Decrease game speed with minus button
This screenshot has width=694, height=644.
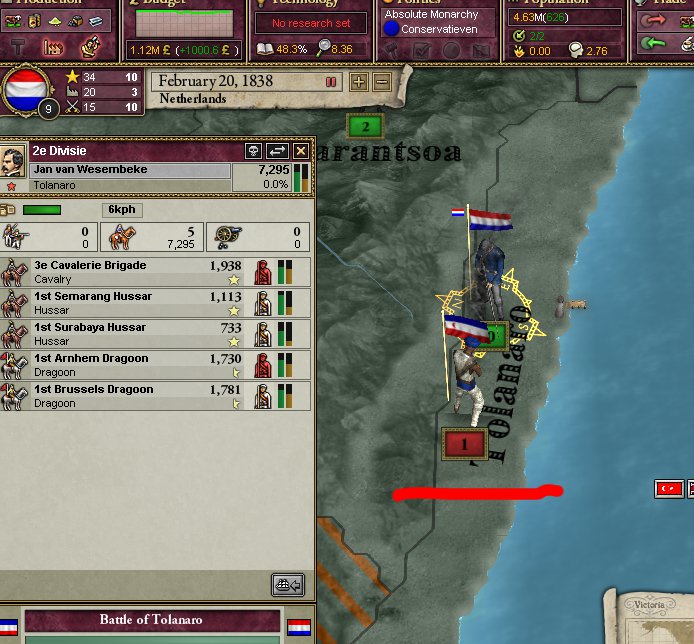[x=381, y=82]
